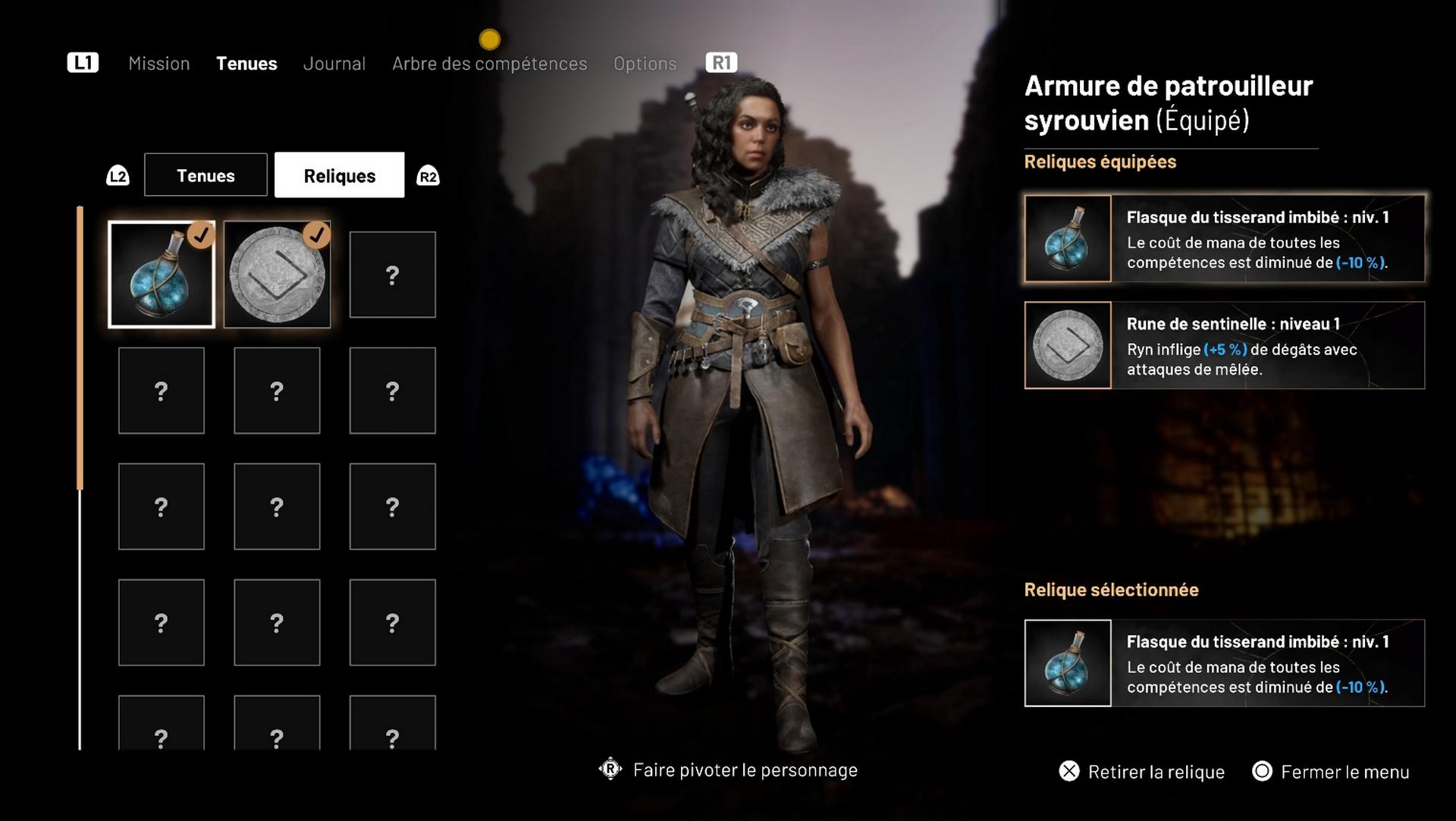Close menu with Fermer le menu

[1331, 772]
